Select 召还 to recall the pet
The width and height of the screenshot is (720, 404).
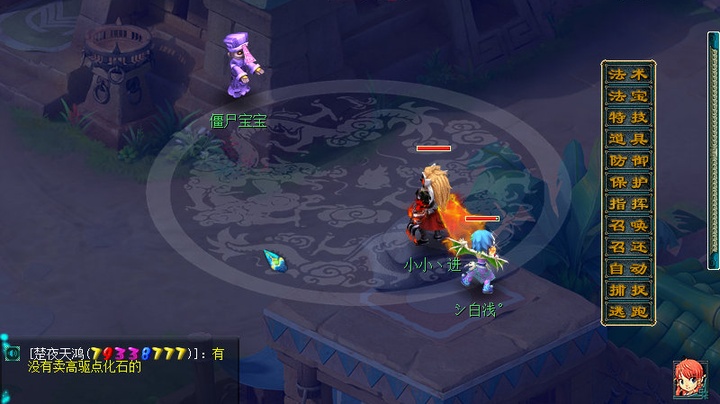(x=629, y=247)
